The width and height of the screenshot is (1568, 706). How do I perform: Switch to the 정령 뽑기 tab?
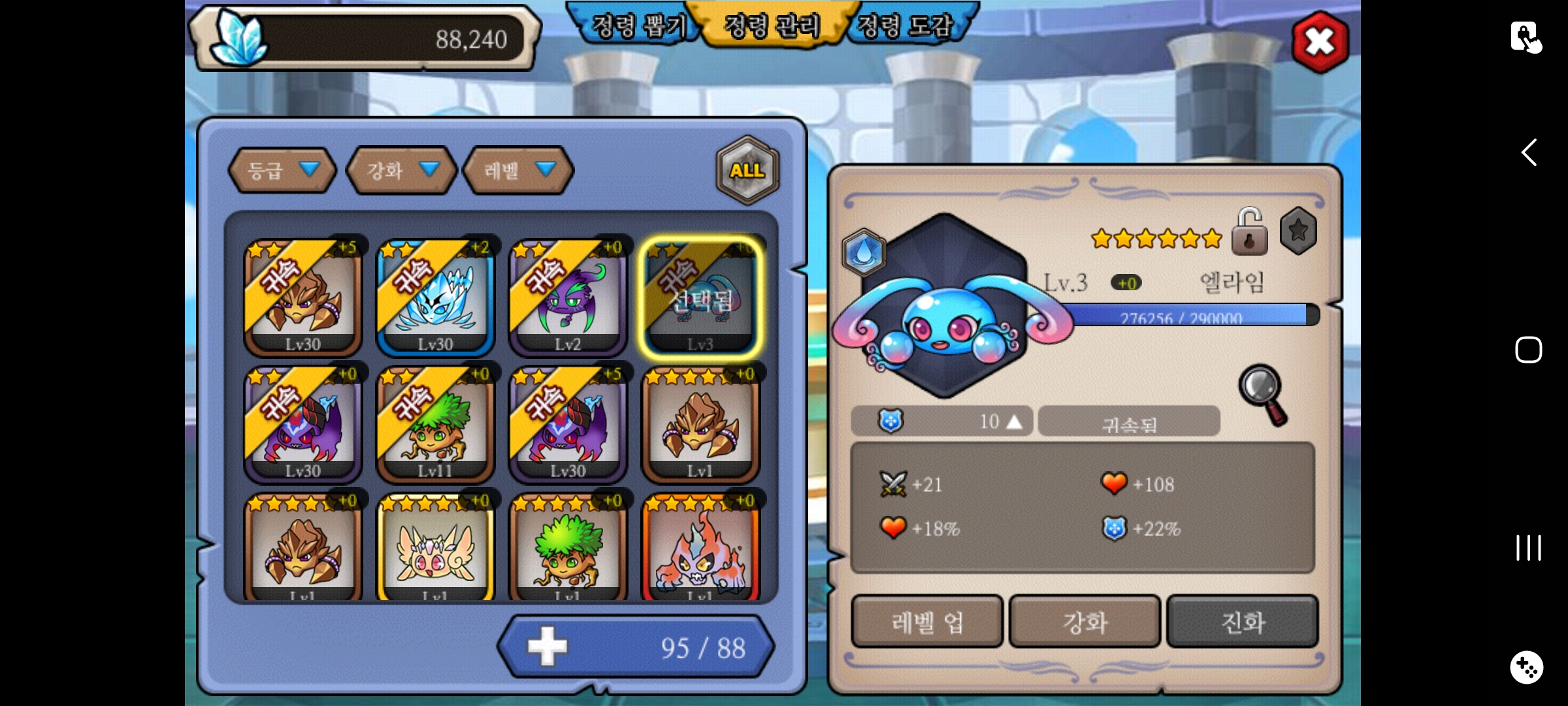[637, 26]
